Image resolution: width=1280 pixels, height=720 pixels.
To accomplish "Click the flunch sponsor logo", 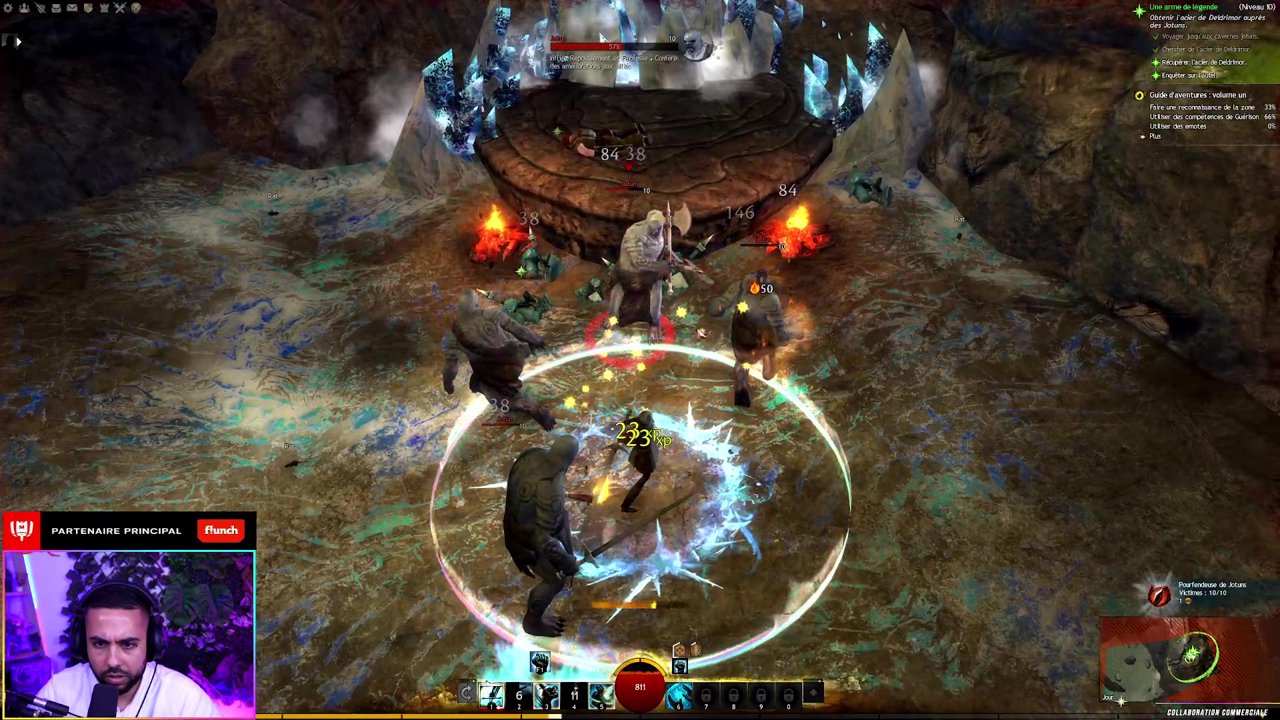I will [220, 530].
